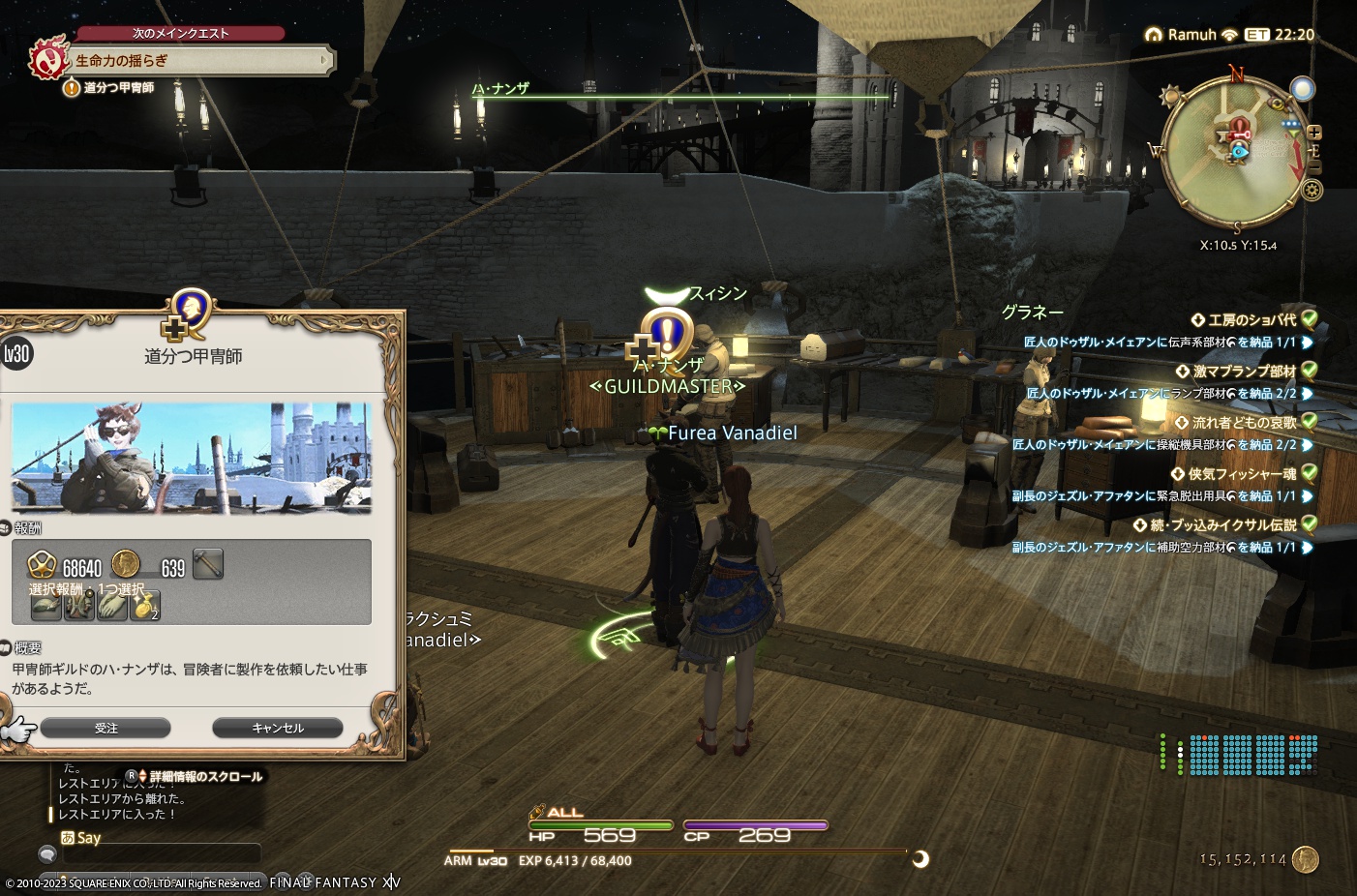
Task: Toggle the green check for 激マブランプ部材
Action: [x=1309, y=371]
